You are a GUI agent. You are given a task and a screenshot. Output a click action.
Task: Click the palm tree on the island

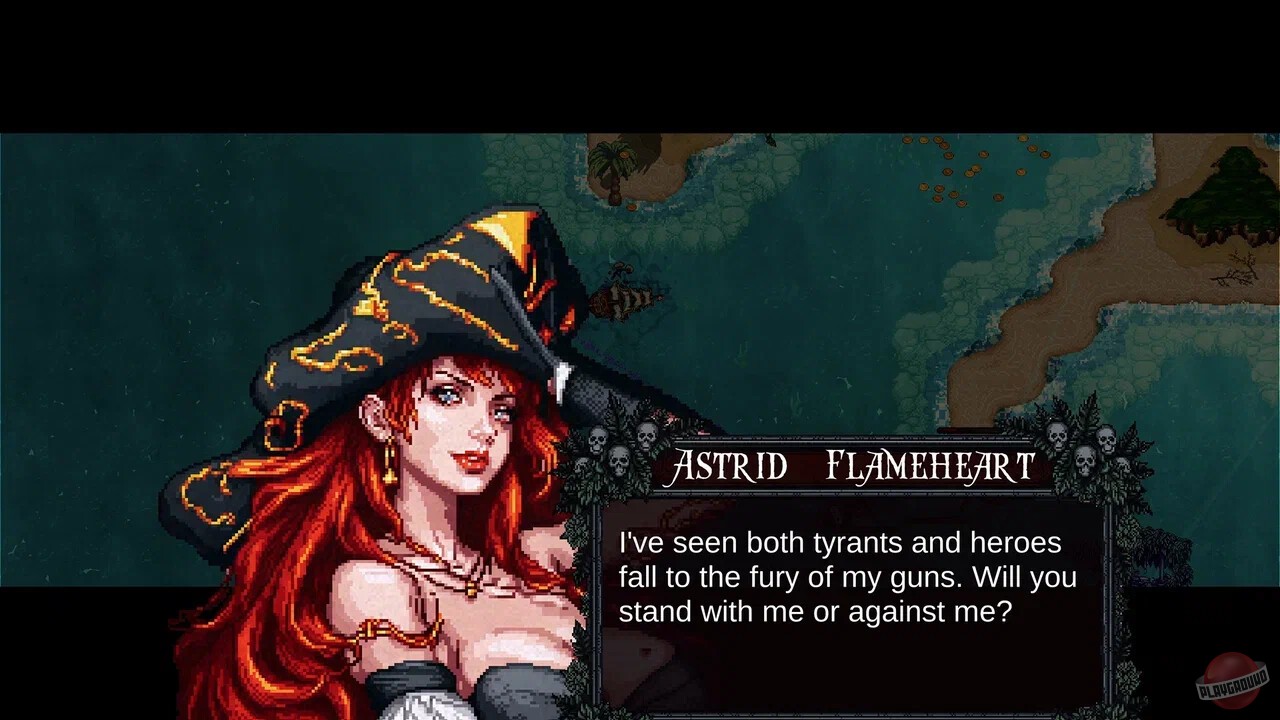pyautogui.click(x=613, y=160)
